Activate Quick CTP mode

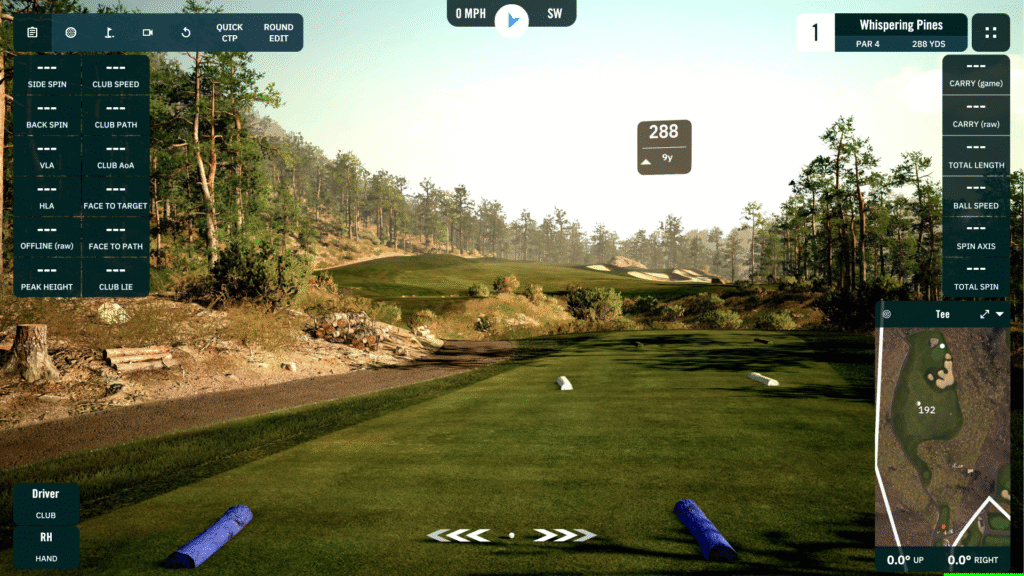[229, 33]
